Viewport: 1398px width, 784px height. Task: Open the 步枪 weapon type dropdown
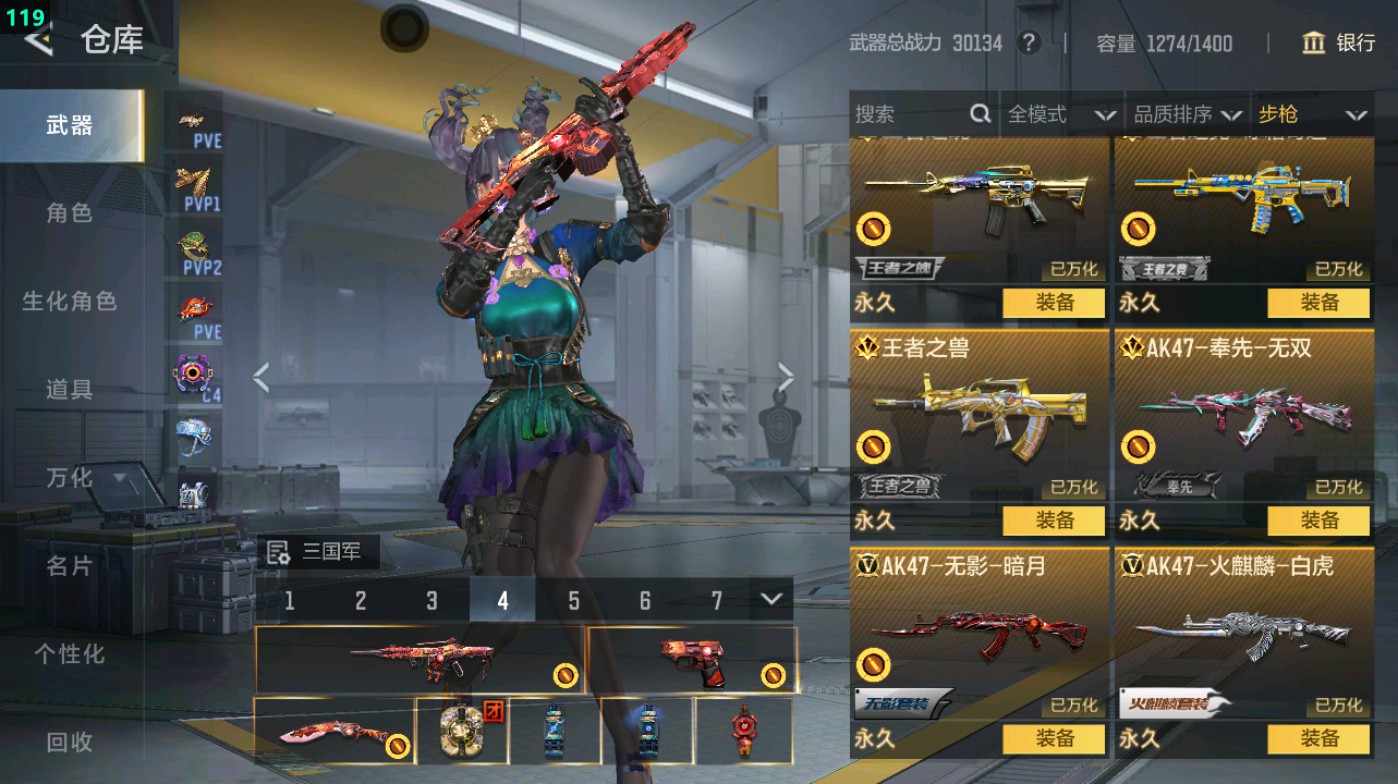(1310, 115)
